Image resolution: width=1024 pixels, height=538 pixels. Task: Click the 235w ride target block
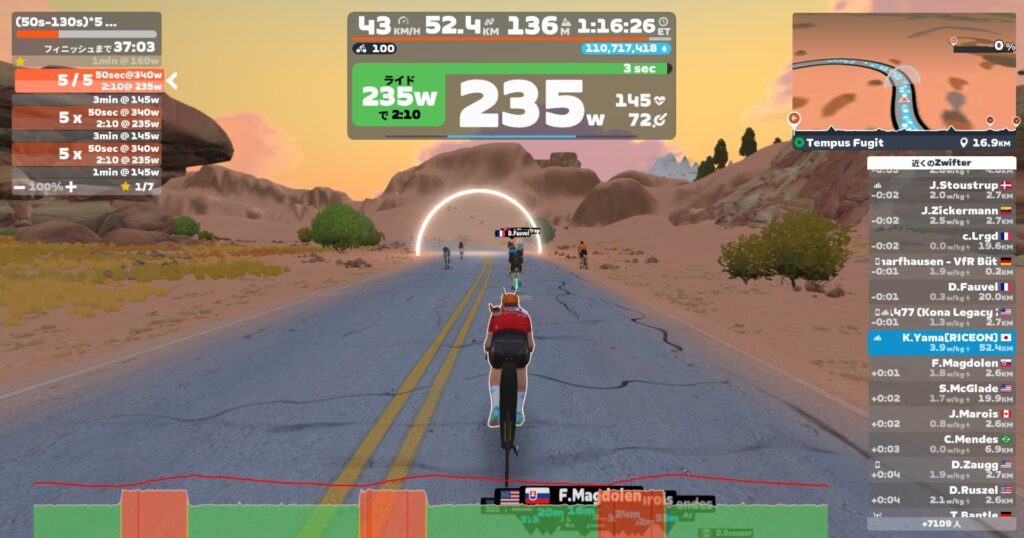[x=399, y=101]
